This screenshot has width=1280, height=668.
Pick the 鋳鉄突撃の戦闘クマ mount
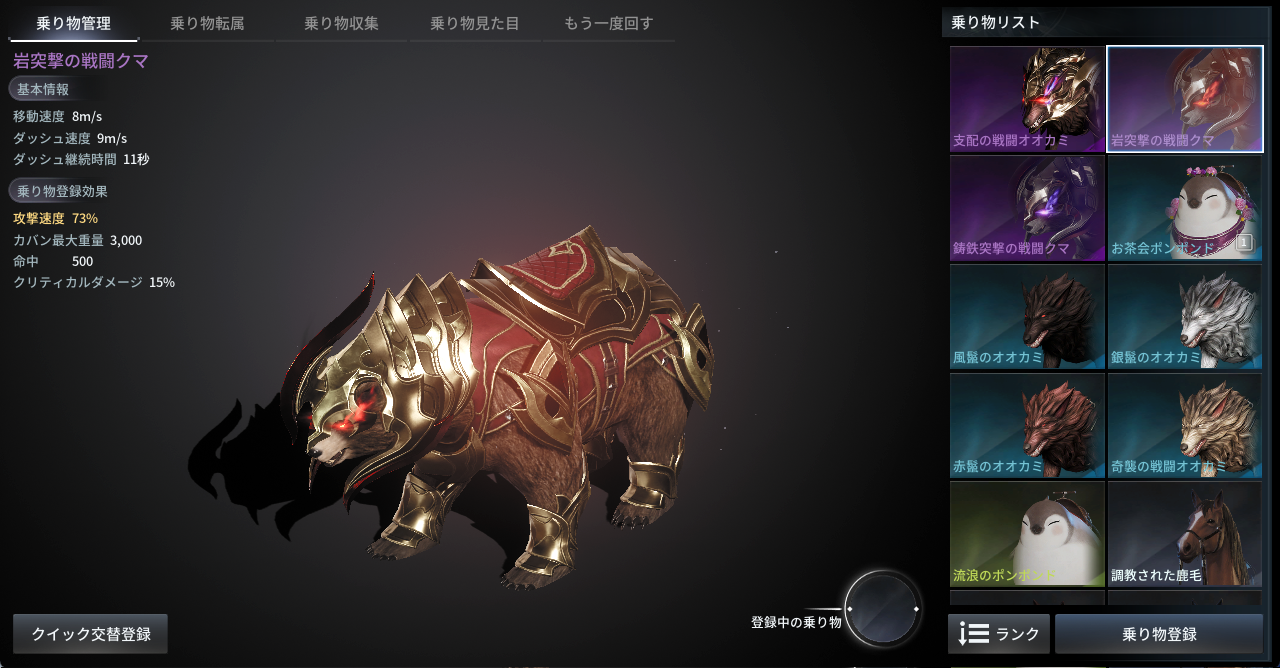[x=1027, y=208]
